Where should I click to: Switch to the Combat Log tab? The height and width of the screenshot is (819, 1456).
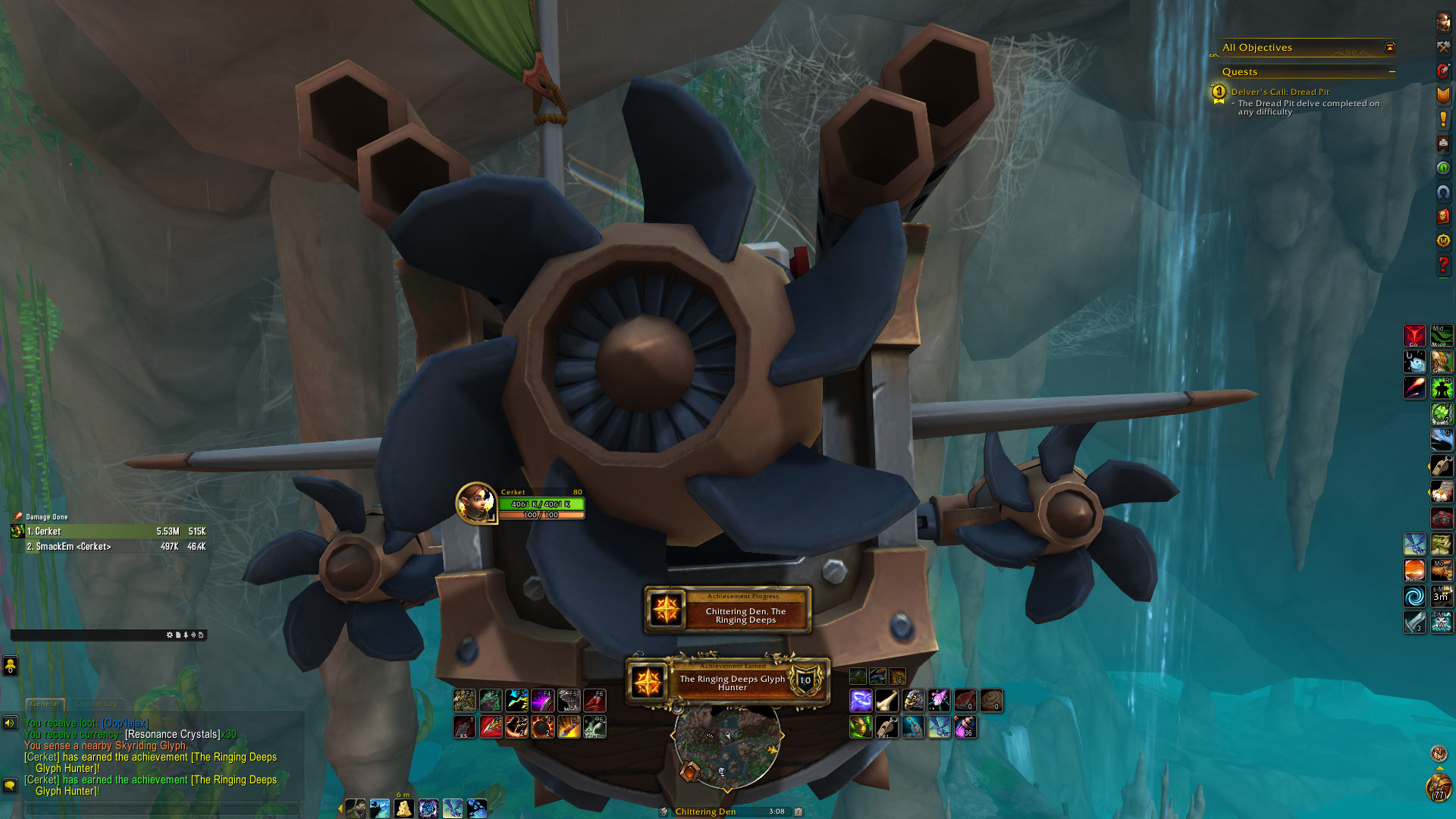[x=96, y=704]
